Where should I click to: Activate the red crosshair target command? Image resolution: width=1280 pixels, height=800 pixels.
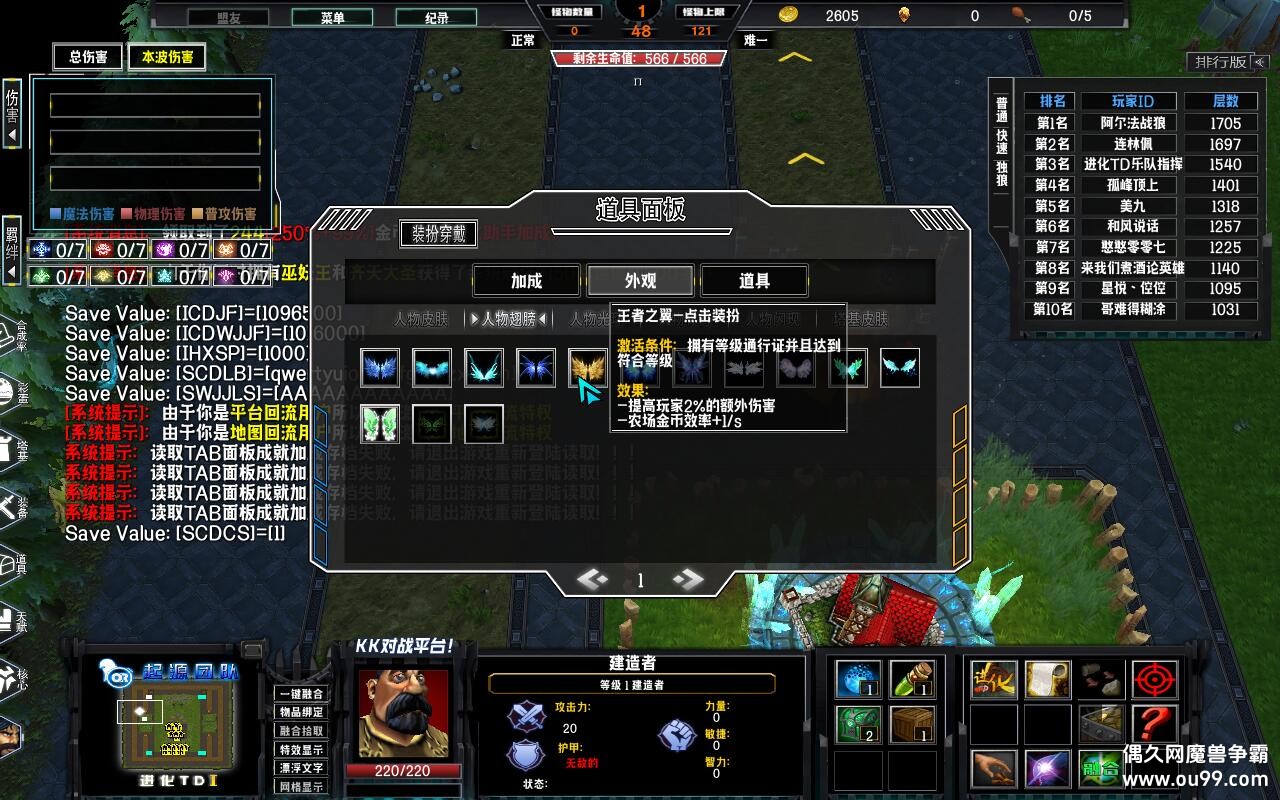pos(1154,680)
